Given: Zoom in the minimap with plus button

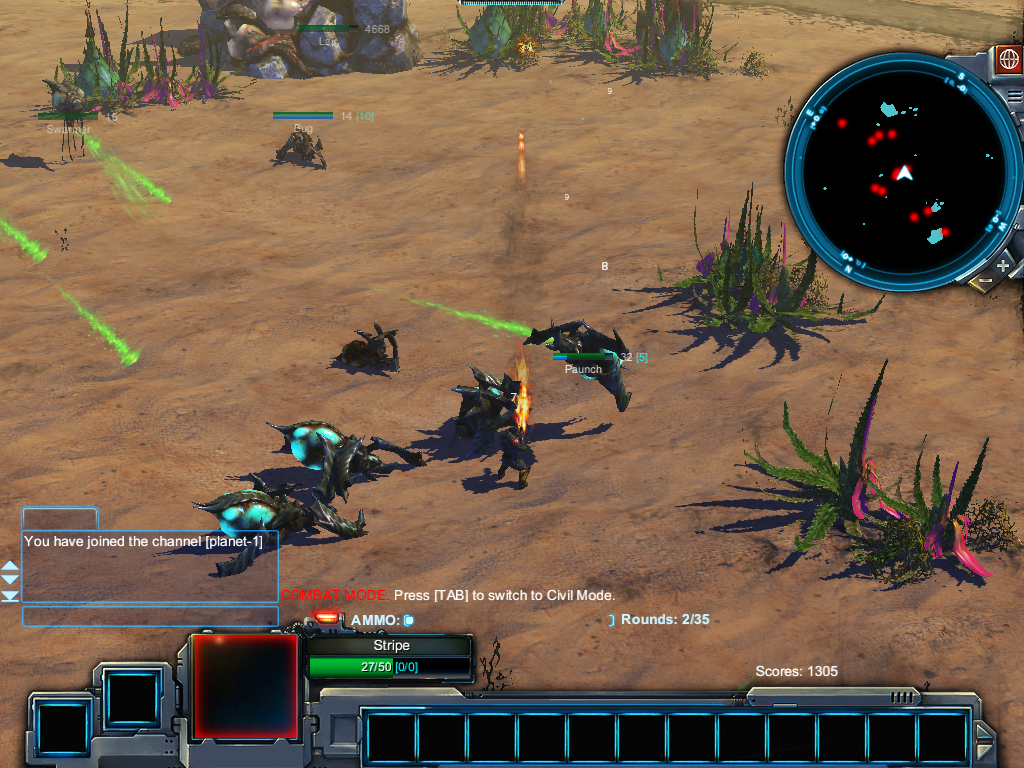Looking at the screenshot, I should [1003, 266].
